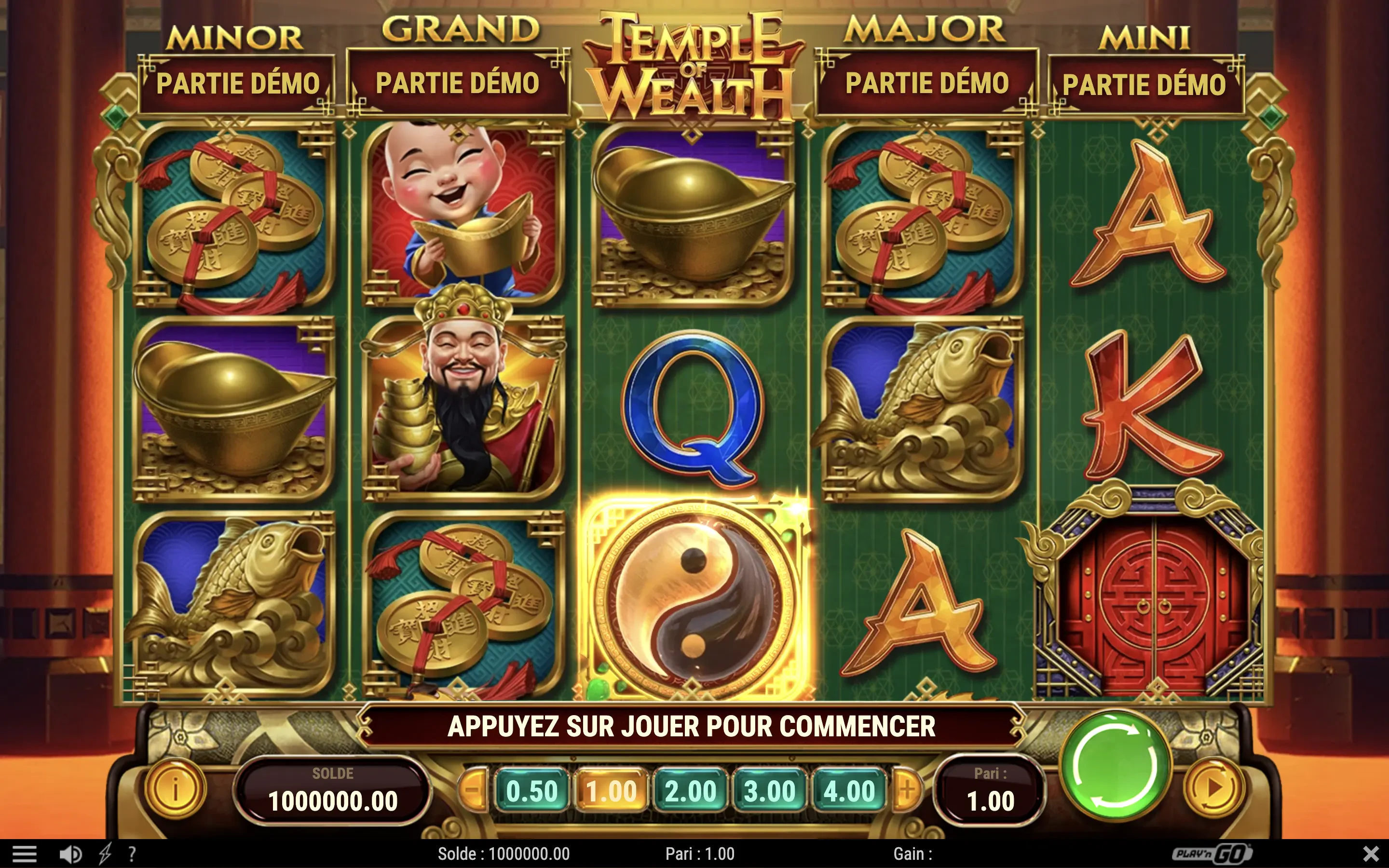Pick the 3.00 bet option
This screenshot has height=868, width=1389.
pyautogui.click(x=770, y=791)
